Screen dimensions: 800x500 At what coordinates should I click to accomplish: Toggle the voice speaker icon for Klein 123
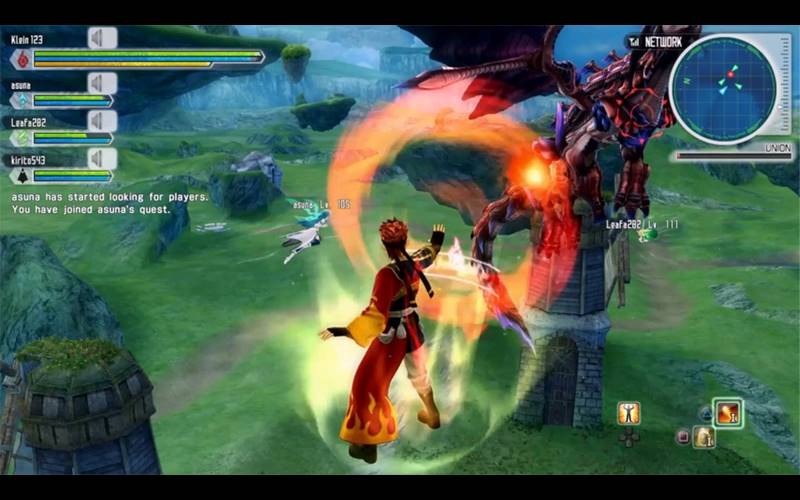pos(102,38)
